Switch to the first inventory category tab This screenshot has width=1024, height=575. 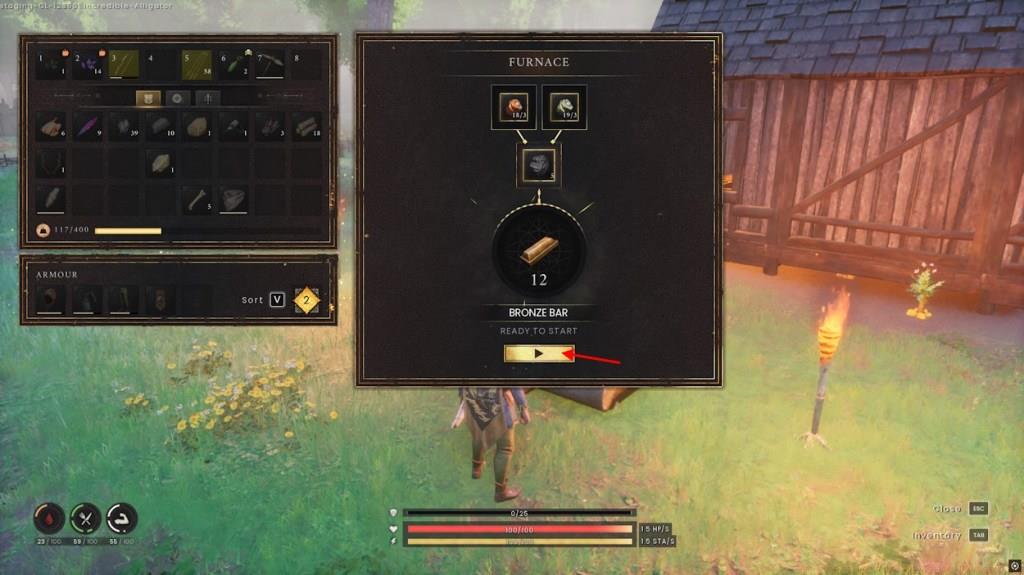point(147,98)
